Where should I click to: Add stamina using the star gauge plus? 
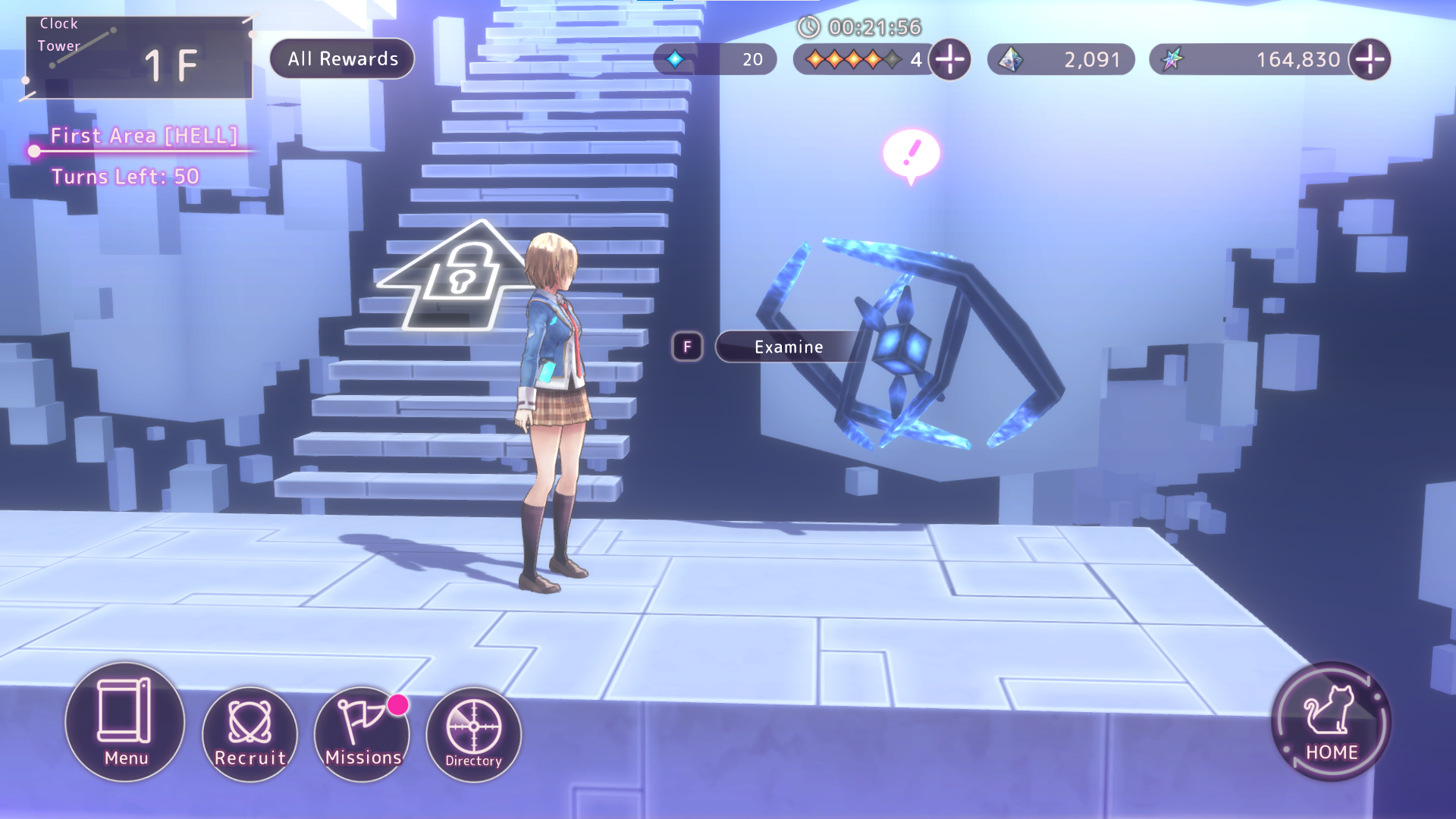tap(950, 59)
